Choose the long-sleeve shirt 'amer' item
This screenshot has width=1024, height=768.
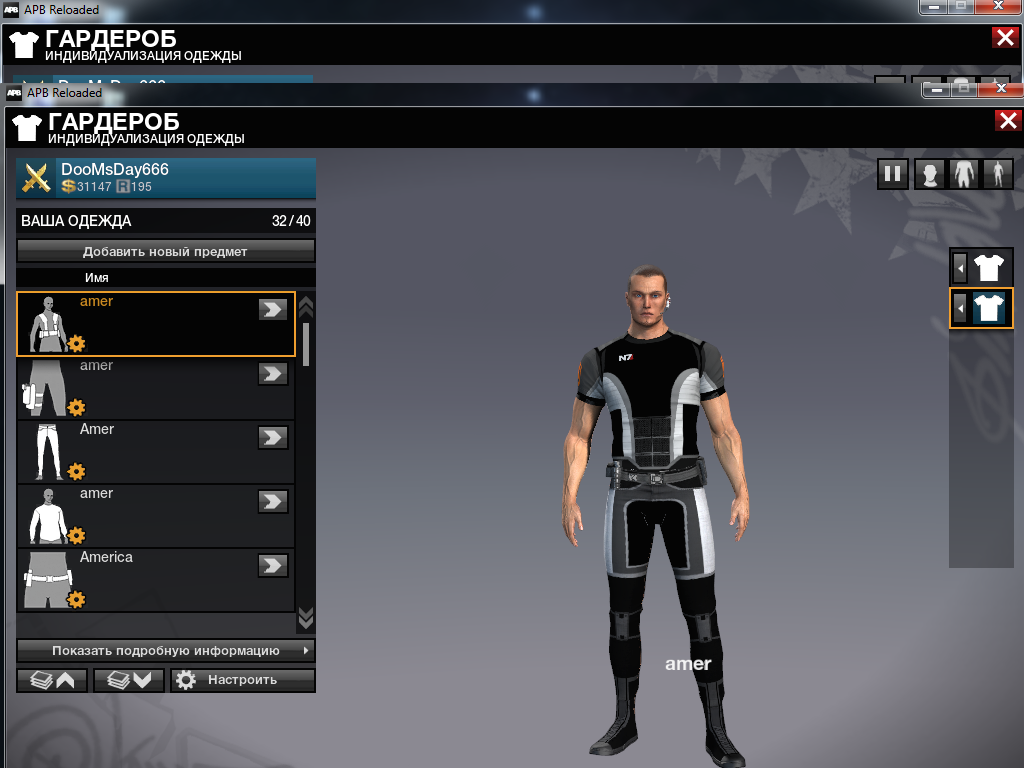pyautogui.click(x=155, y=516)
